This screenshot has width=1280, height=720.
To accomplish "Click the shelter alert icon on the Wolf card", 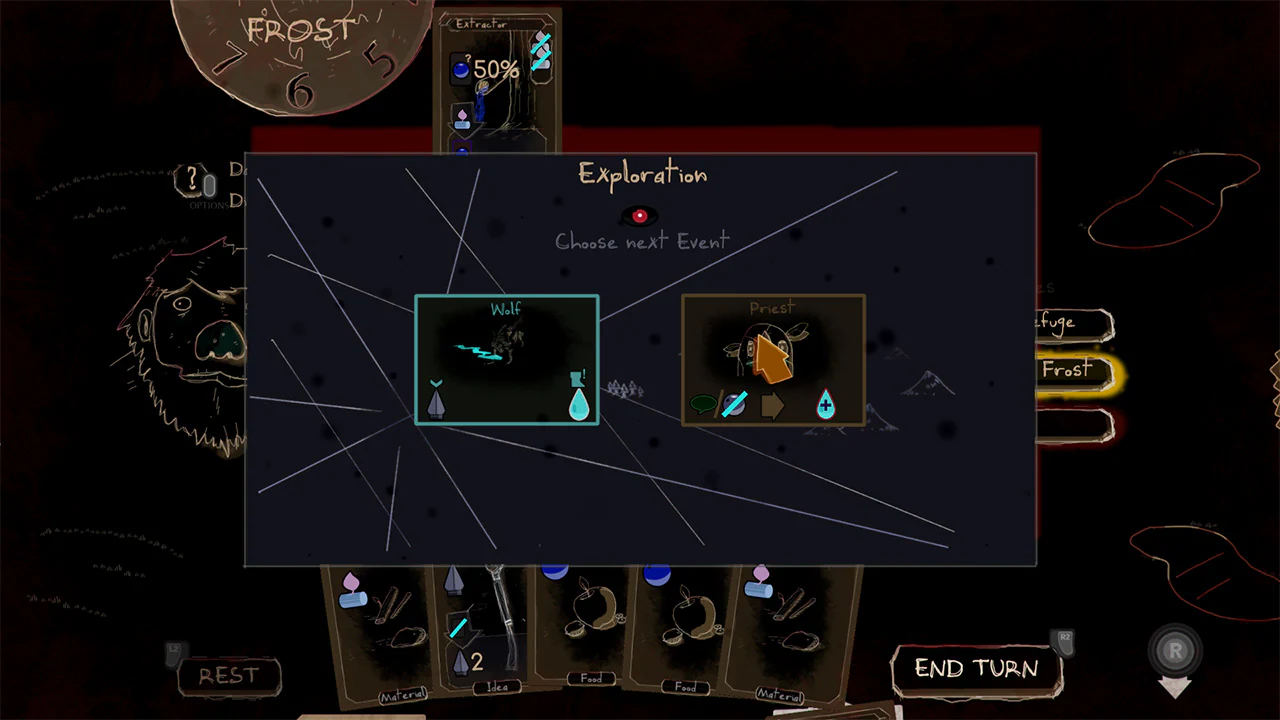I will tap(578, 380).
